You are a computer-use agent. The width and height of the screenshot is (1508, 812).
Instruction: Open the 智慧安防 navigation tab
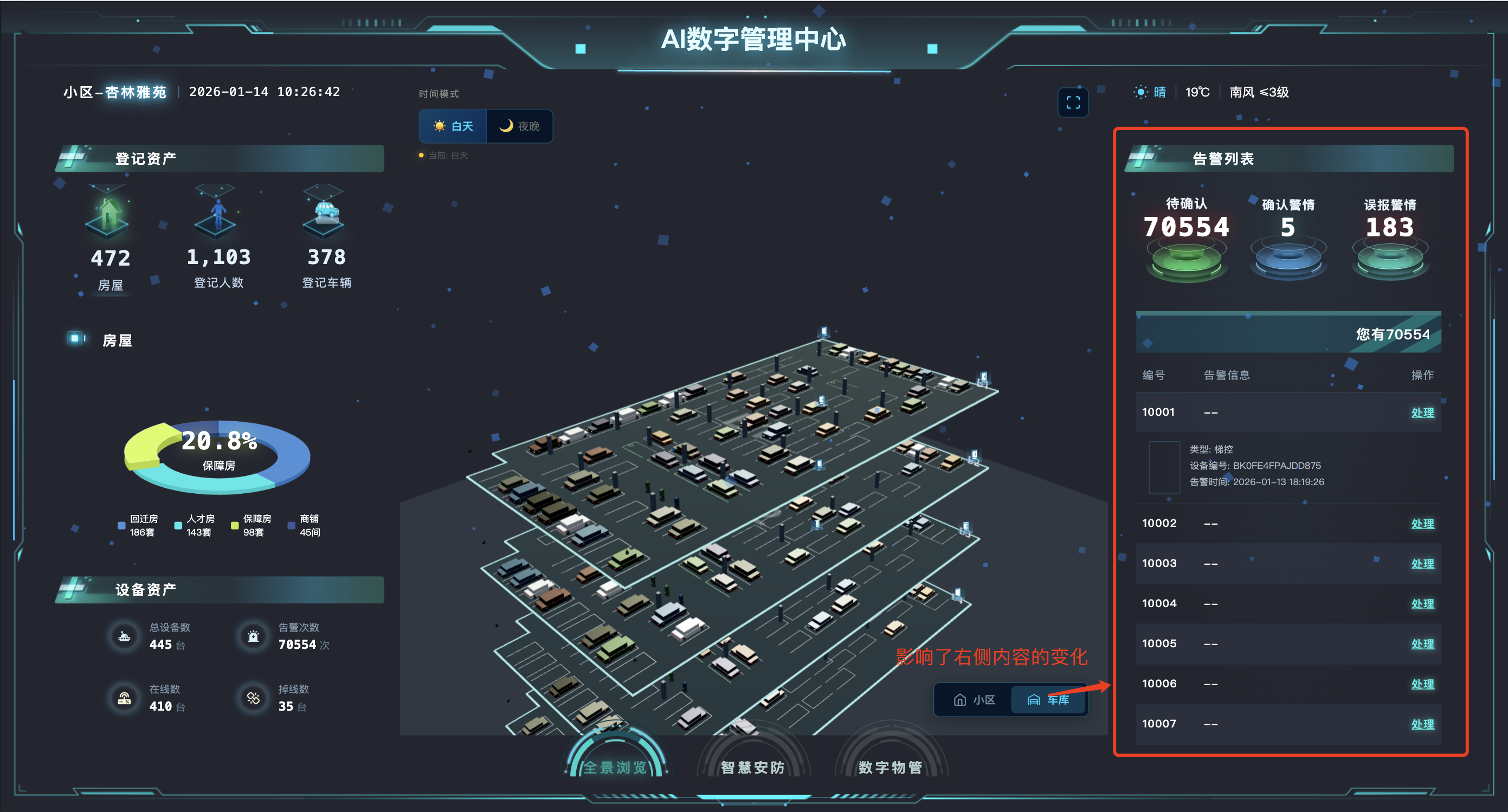click(753, 766)
